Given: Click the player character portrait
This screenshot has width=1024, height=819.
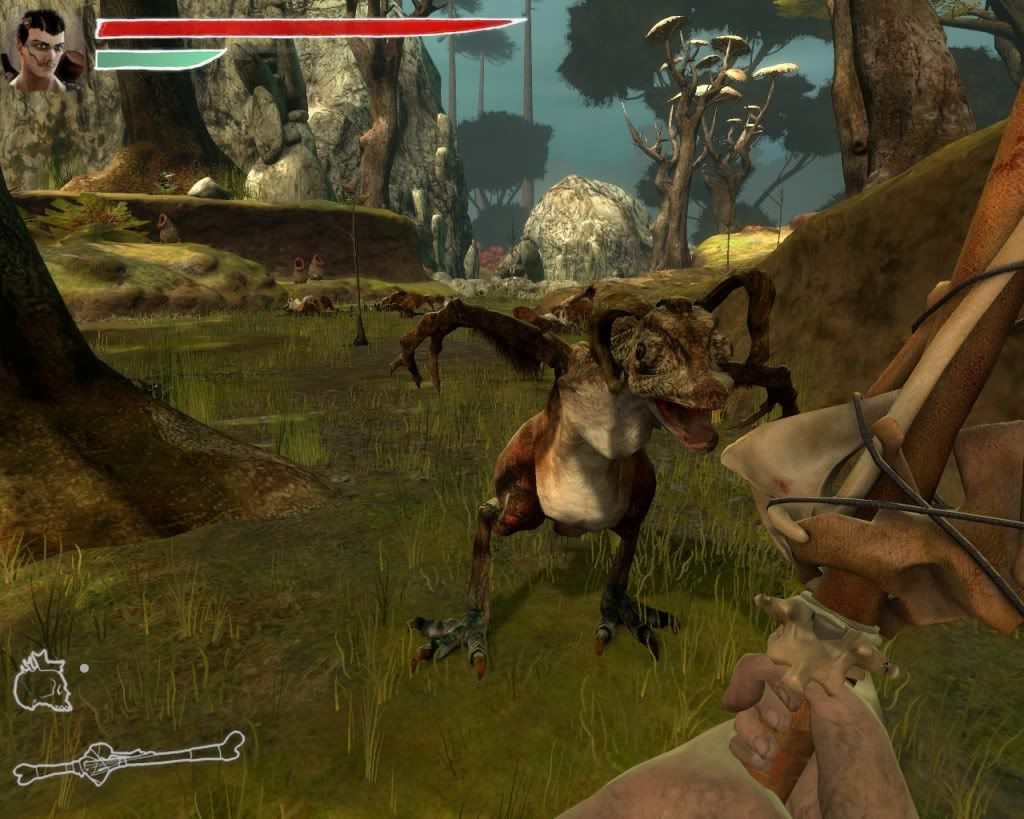Looking at the screenshot, I should [x=45, y=50].
